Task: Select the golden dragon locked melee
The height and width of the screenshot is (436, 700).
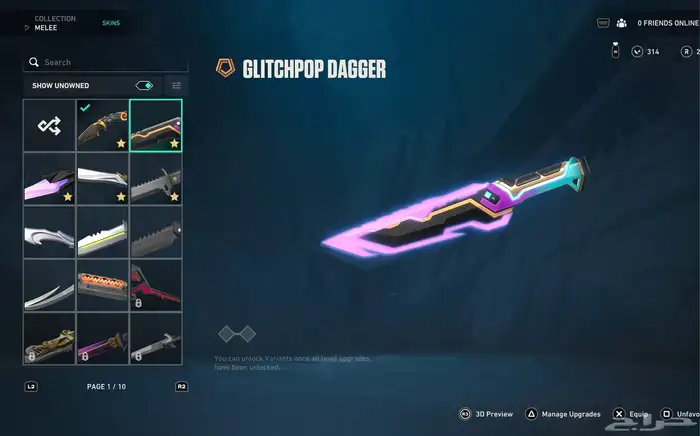Action: pyautogui.click(x=49, y=338)
